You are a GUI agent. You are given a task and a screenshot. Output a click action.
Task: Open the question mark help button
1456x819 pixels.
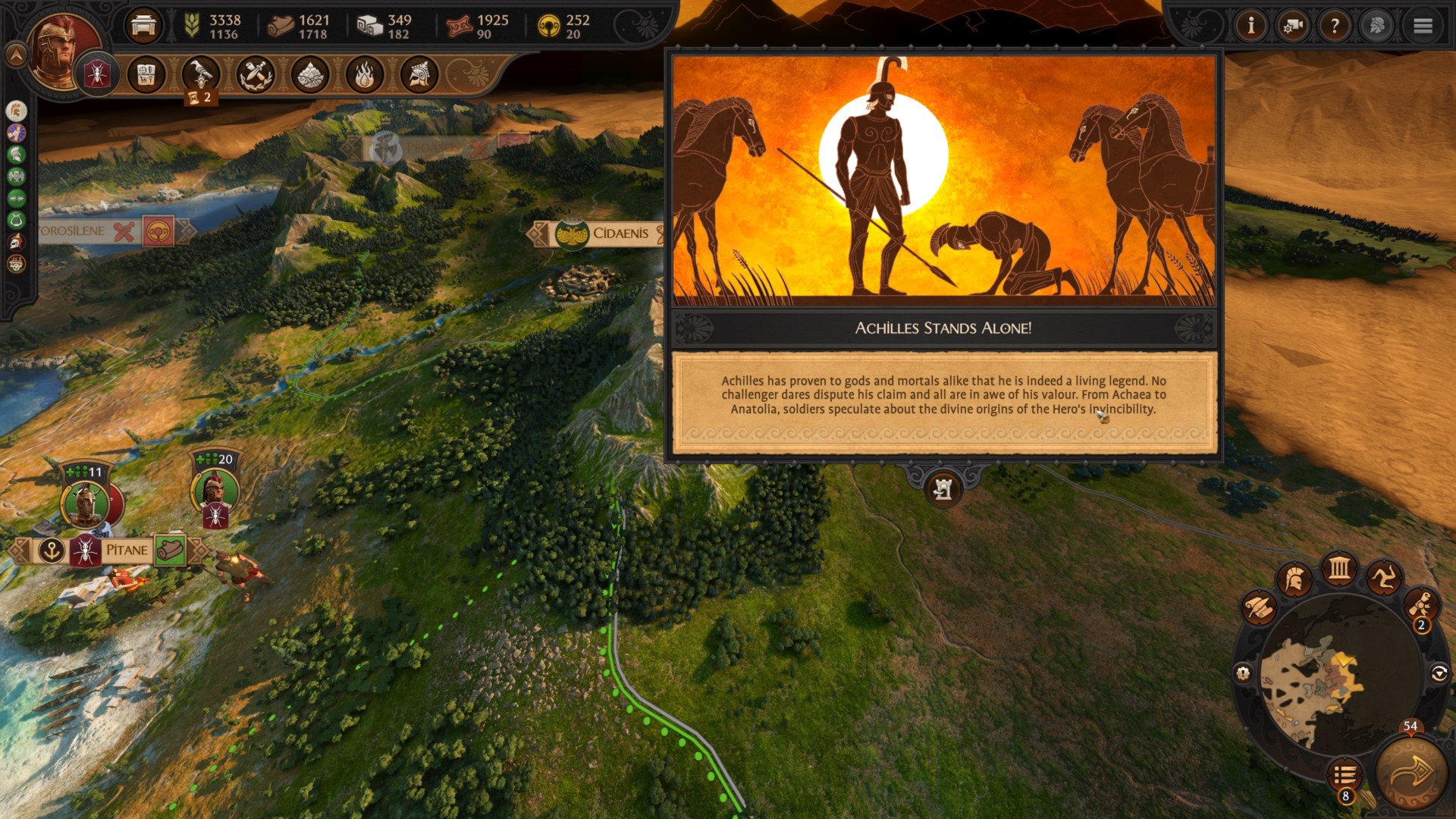click(x=1335, y=27)
